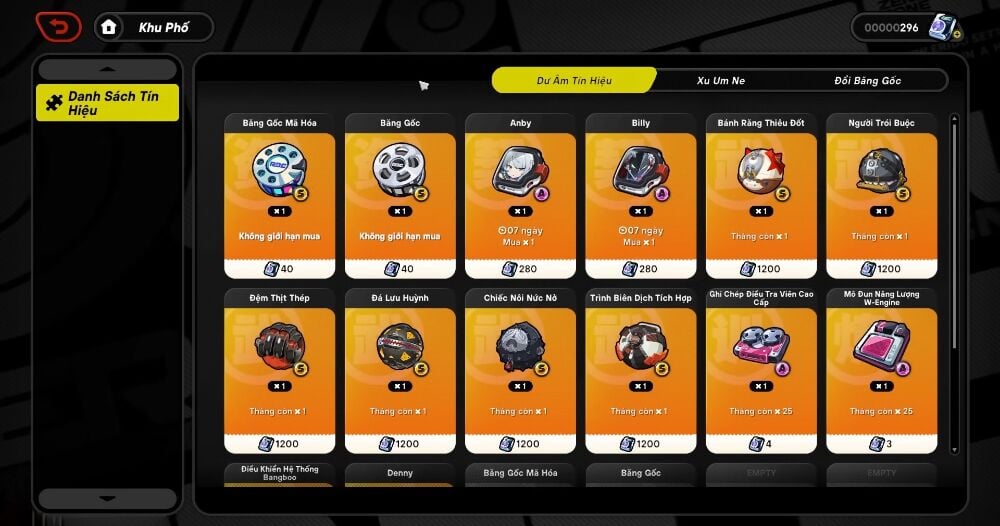This screenshot has width=1000, height=526.
Task: Click the category list up arrow
Action: coord(108,69)
